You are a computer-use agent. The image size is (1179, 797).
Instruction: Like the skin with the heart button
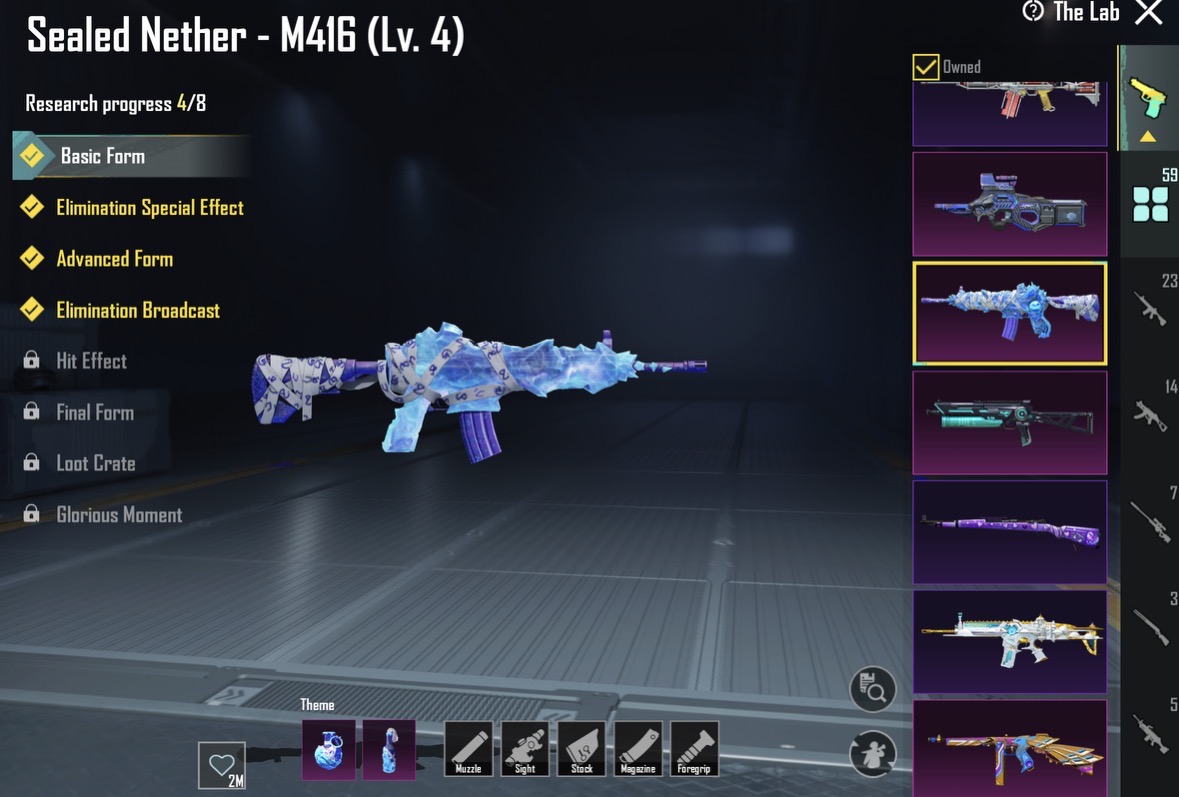pyautogui.click(x=221, y=766)
